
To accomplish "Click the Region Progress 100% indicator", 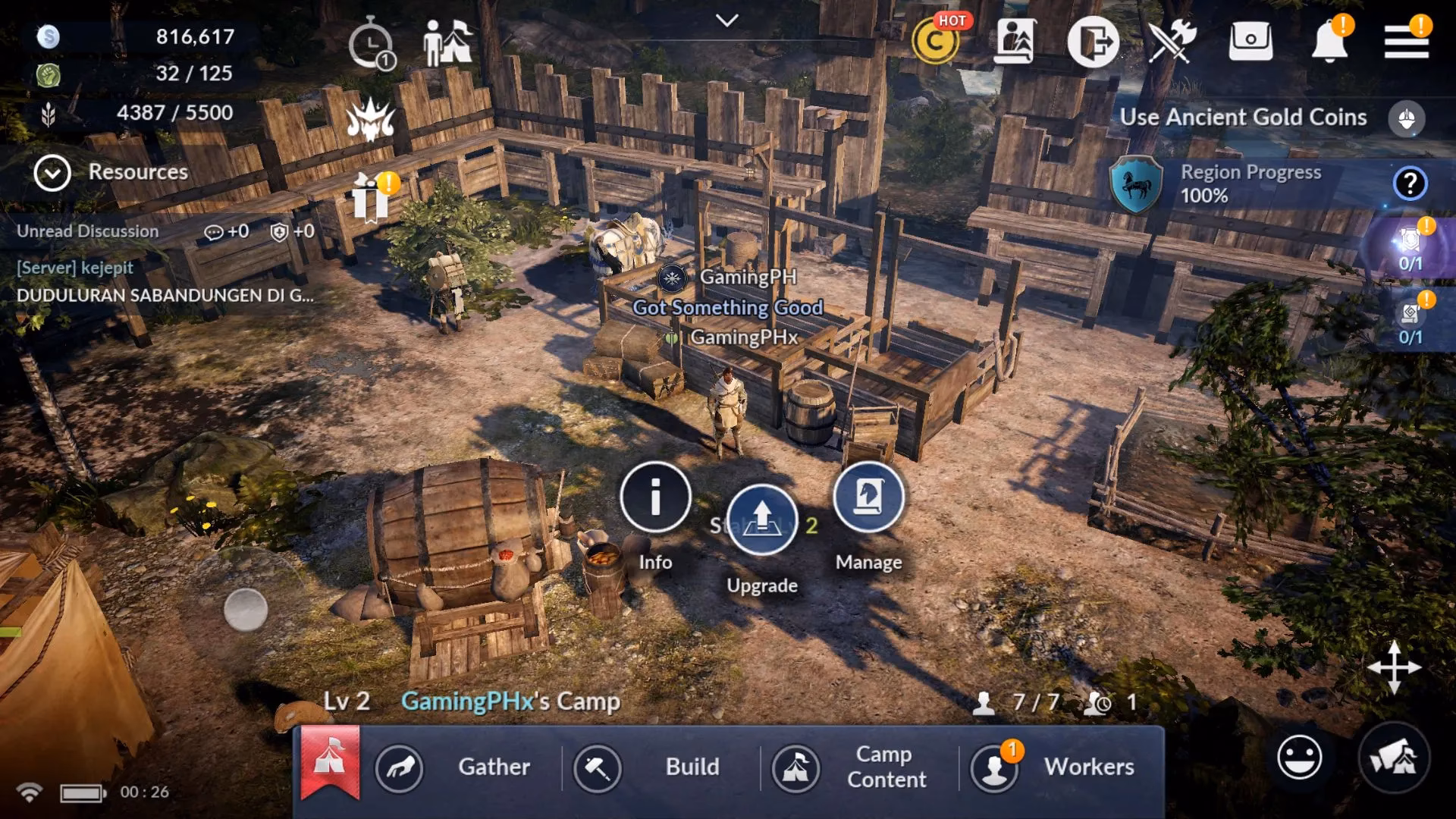I will pyautogui.click(x=1250, y=184).
